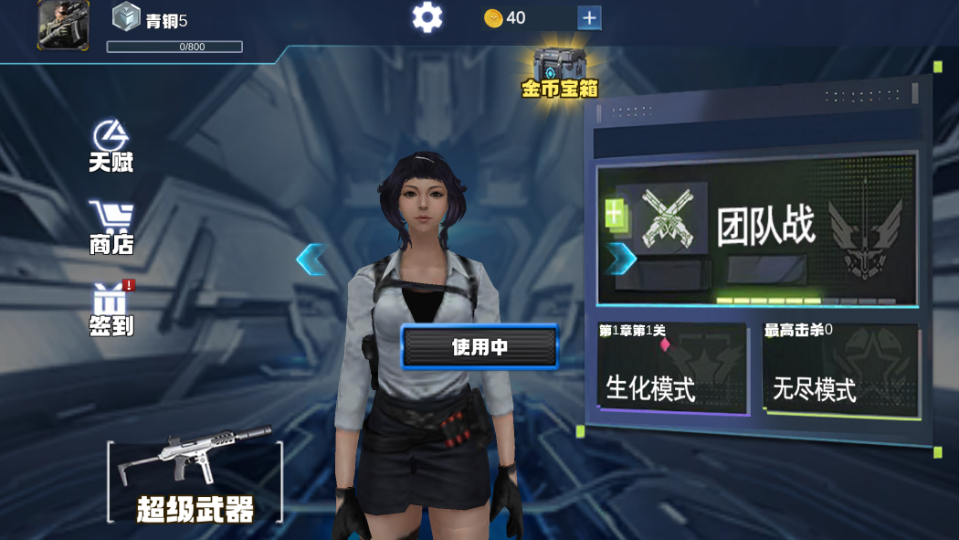The width and height of the screenshot is (959, 540).
Task: Switch to the previous character with left arrow
Action: point(311,259)
